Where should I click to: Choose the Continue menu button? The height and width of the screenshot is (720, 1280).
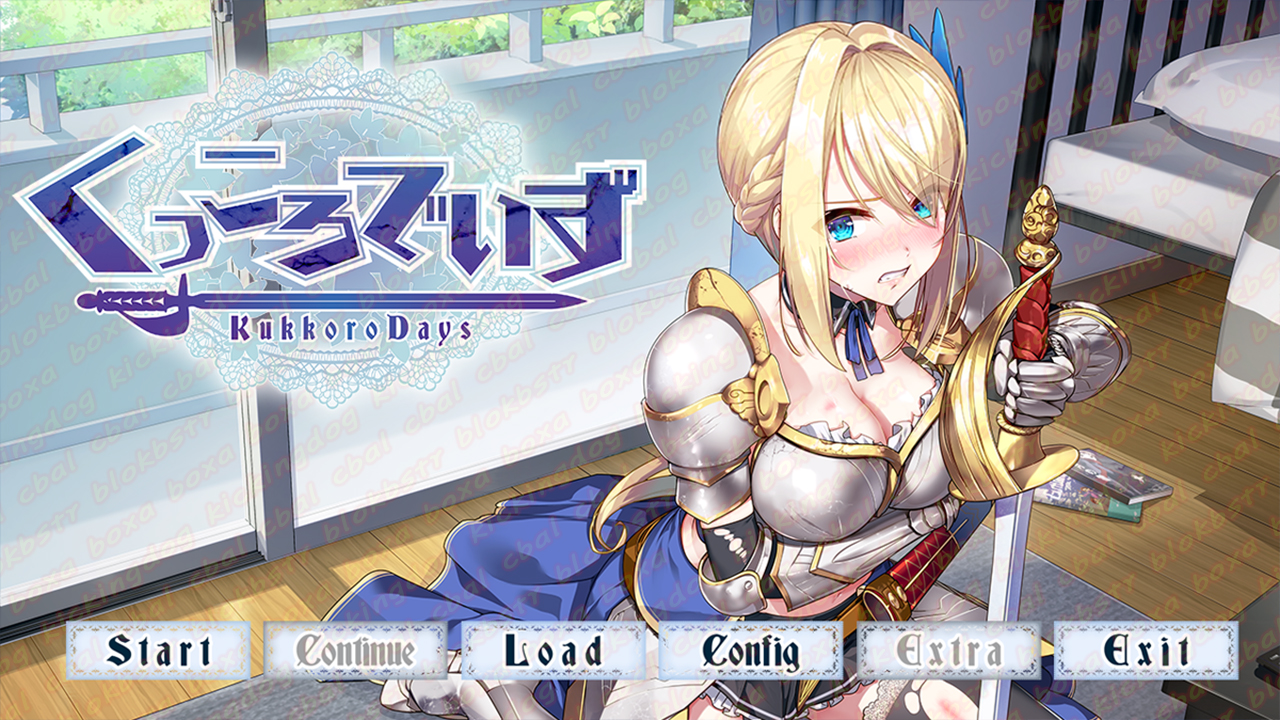tap(356, 651)
